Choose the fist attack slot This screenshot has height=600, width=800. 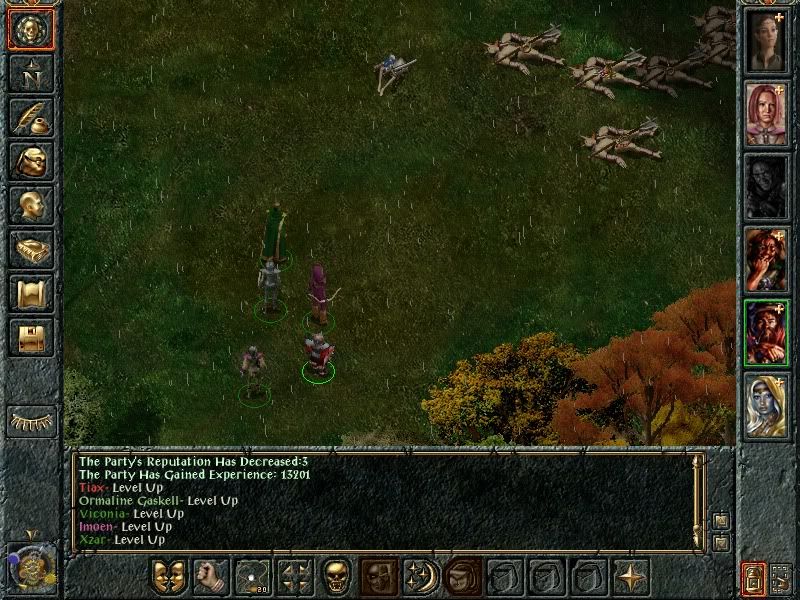click(209, 577)
